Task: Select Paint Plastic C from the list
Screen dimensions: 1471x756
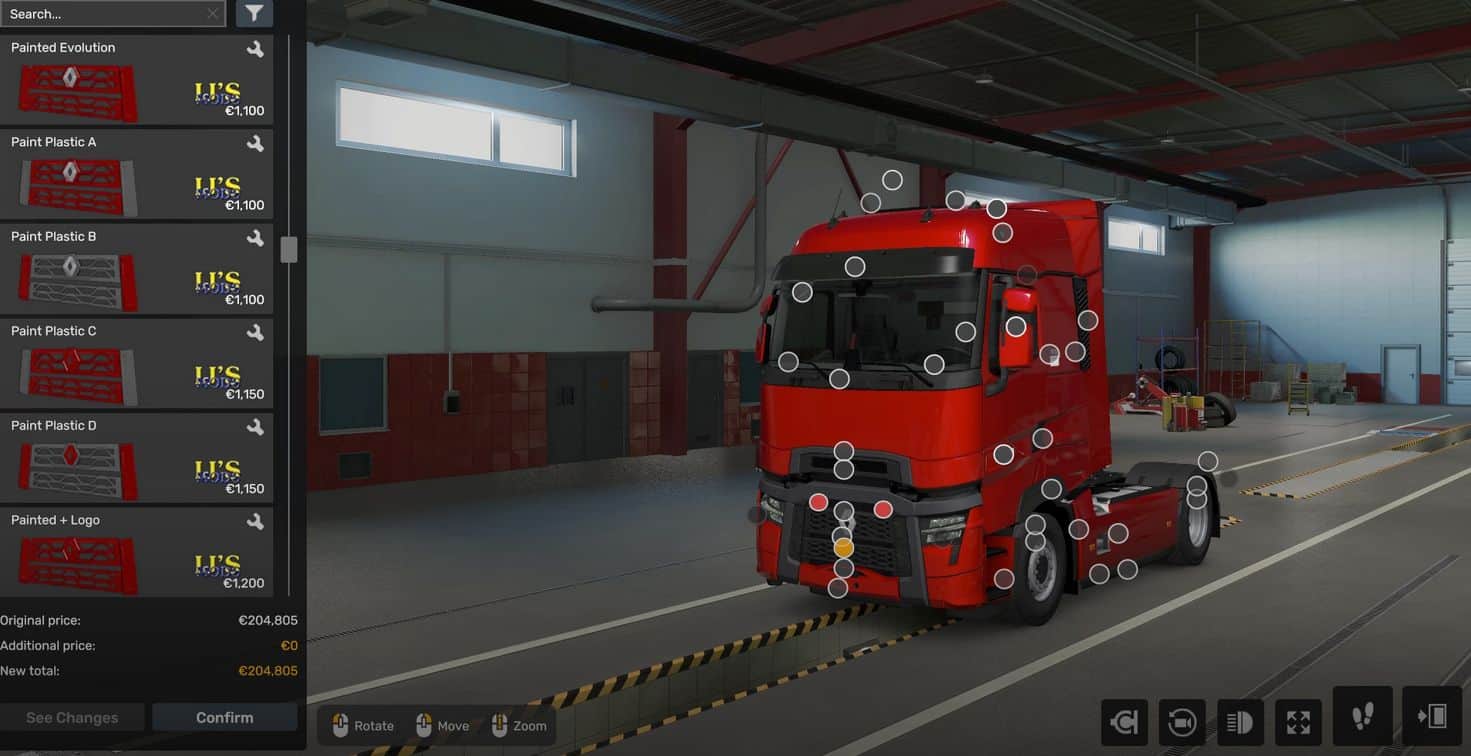Action: pyautogui.click(x=136, y=364)
